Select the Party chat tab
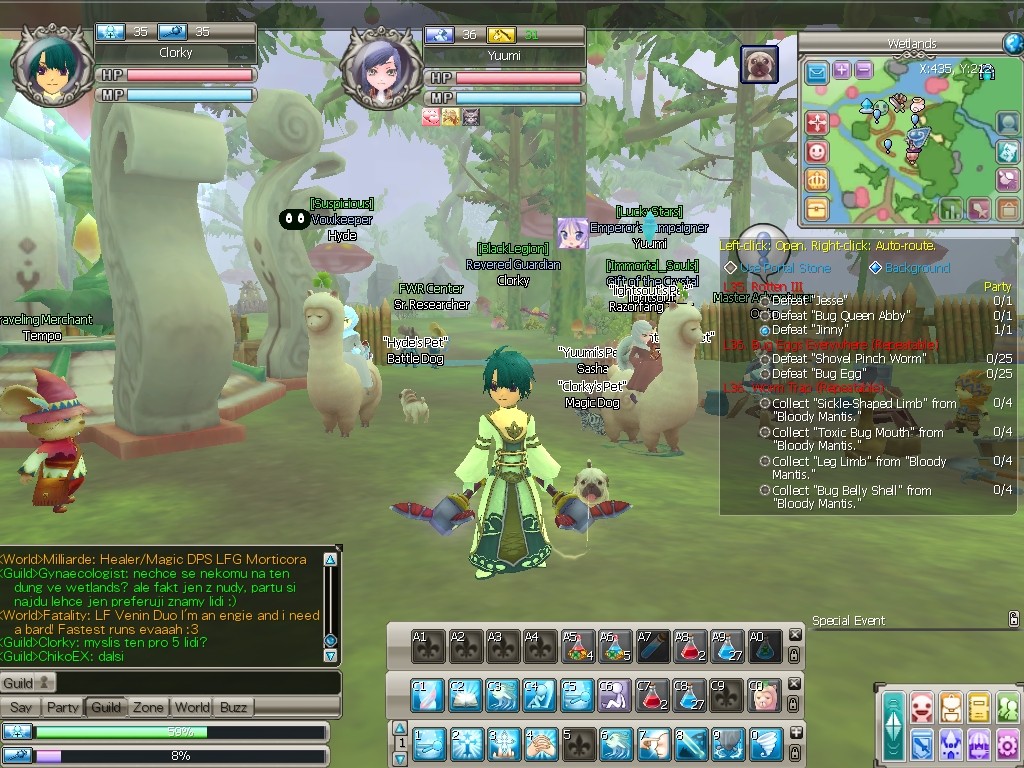The height and width of the screenshot is (768, 1024). [x=62, y=707]
